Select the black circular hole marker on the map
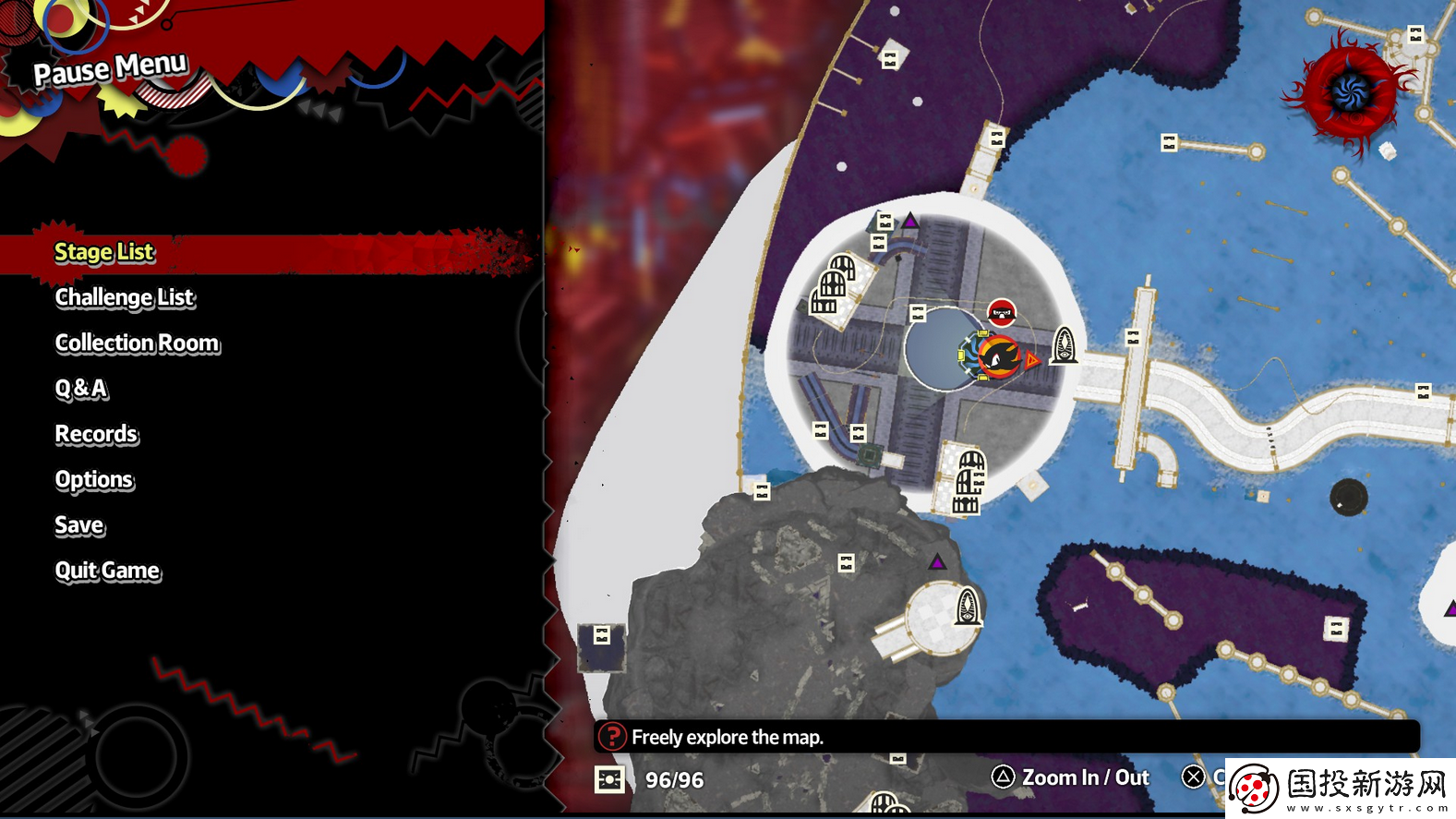This screenshot has width=1456, height=819. point(1348,497)
